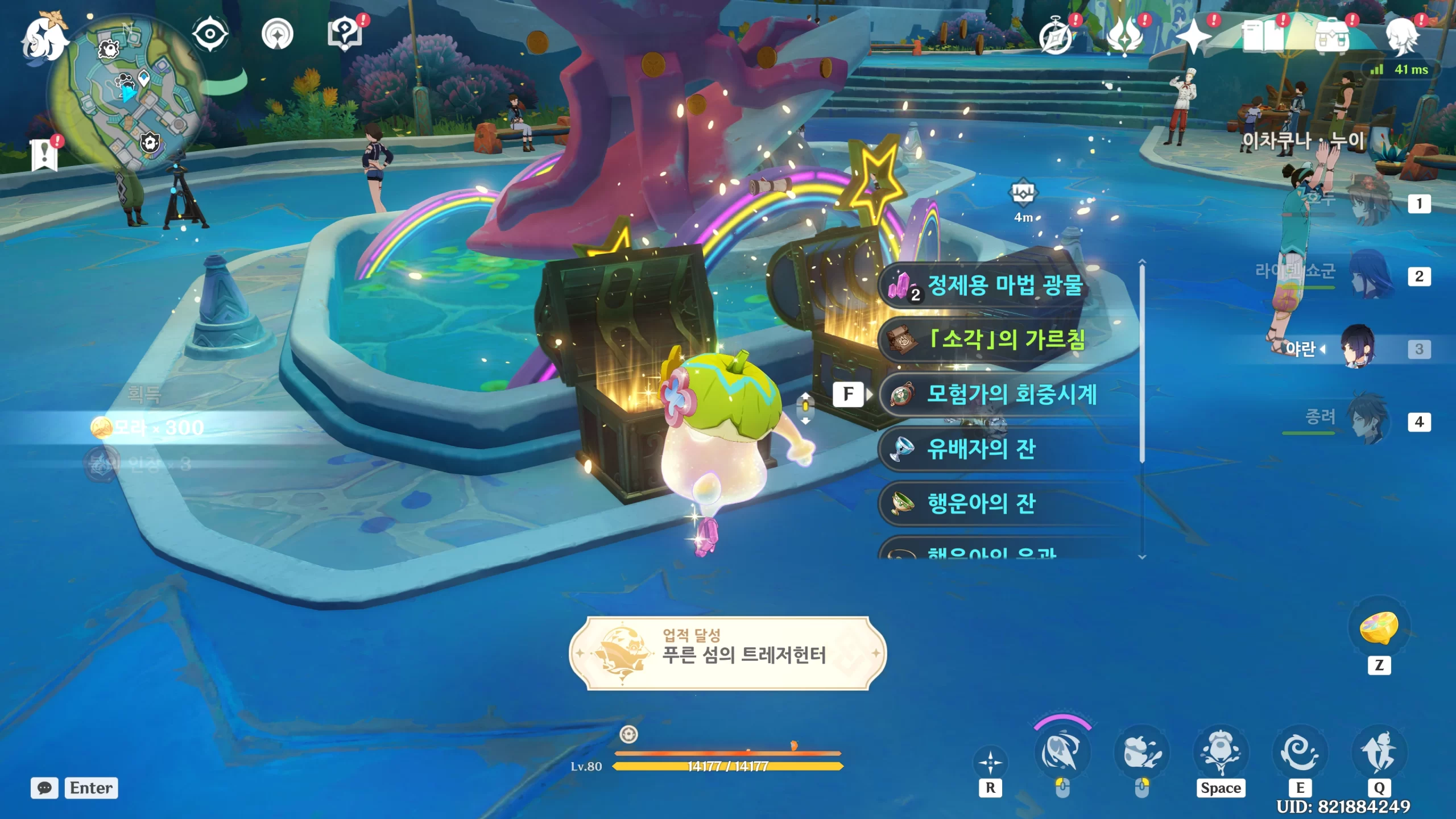Viewport: 1456px width, 819px height.
Task: Open the events compass icon
Action: point(1056,38)
